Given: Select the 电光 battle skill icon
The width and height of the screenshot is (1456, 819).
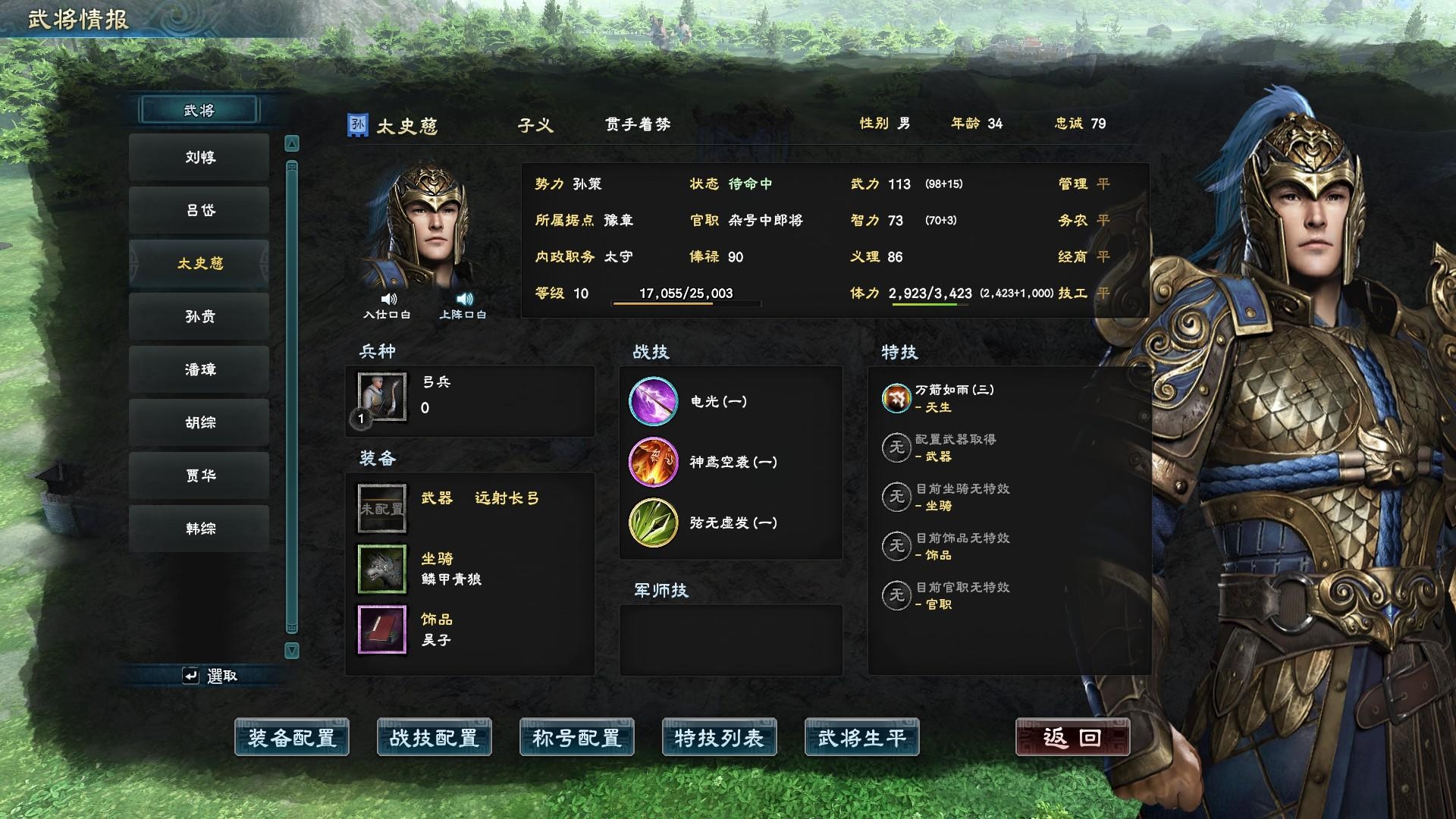Looking at the screenshot, I should 653,402.
